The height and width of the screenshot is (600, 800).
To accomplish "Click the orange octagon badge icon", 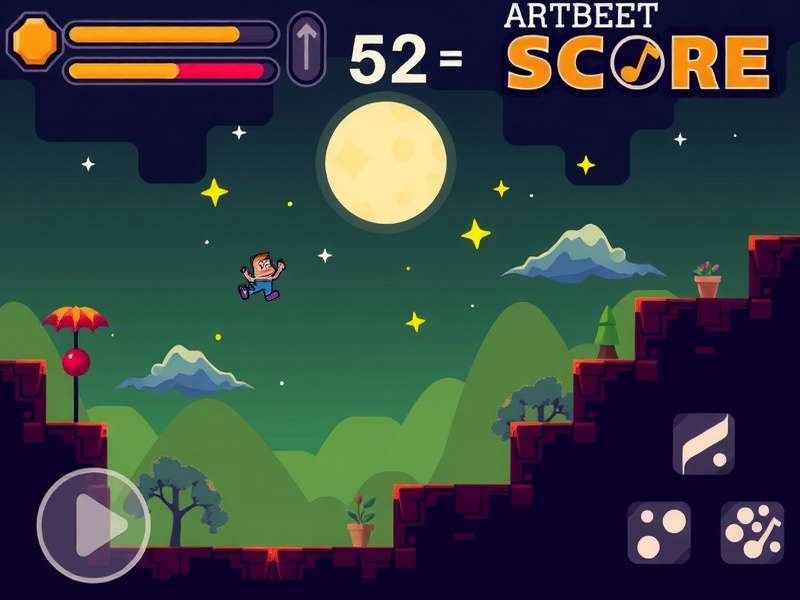I will pyautogui.click(x=35, y=41).
